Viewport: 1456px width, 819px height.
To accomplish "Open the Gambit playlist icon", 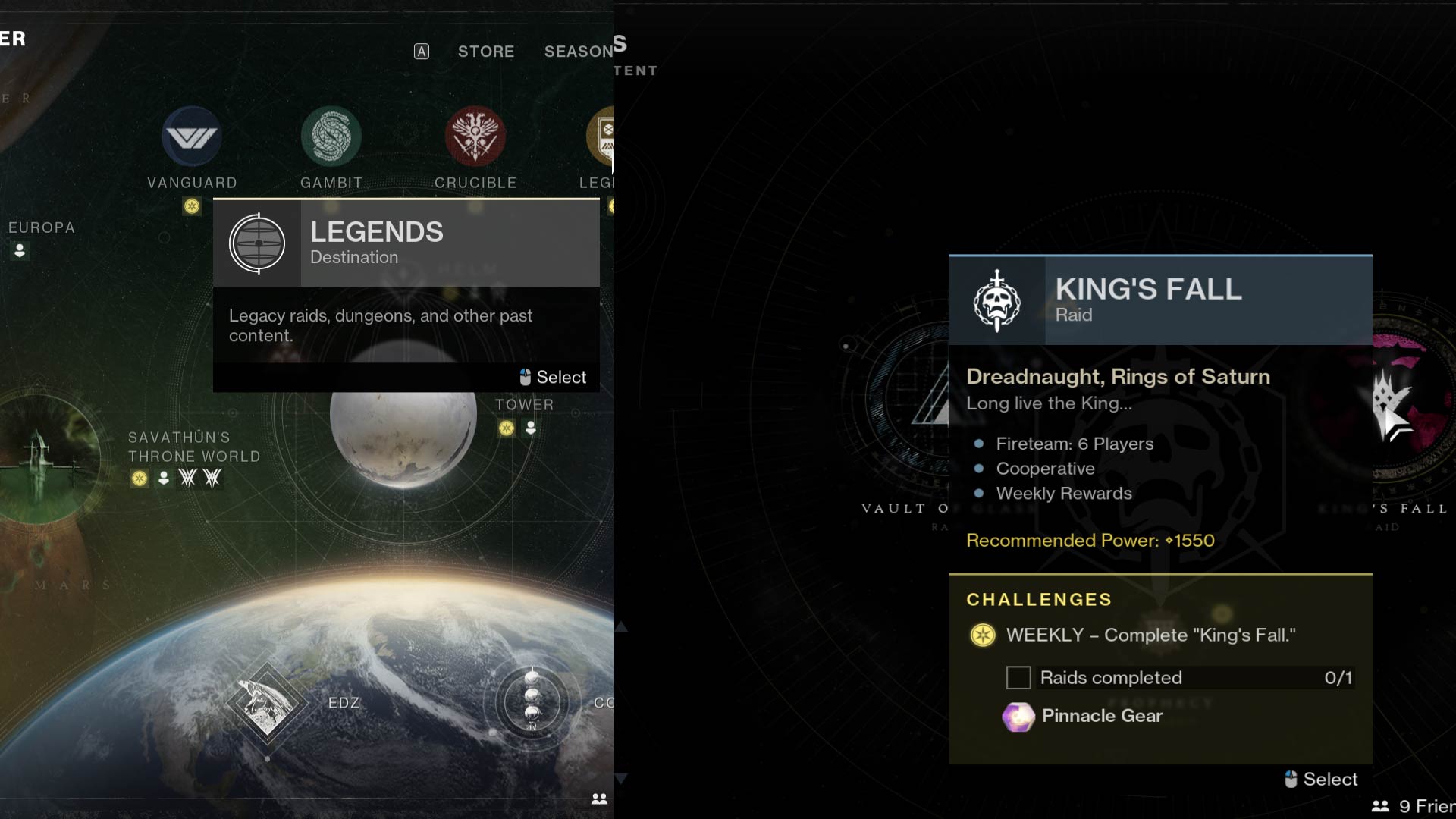I will pos(331,138).
